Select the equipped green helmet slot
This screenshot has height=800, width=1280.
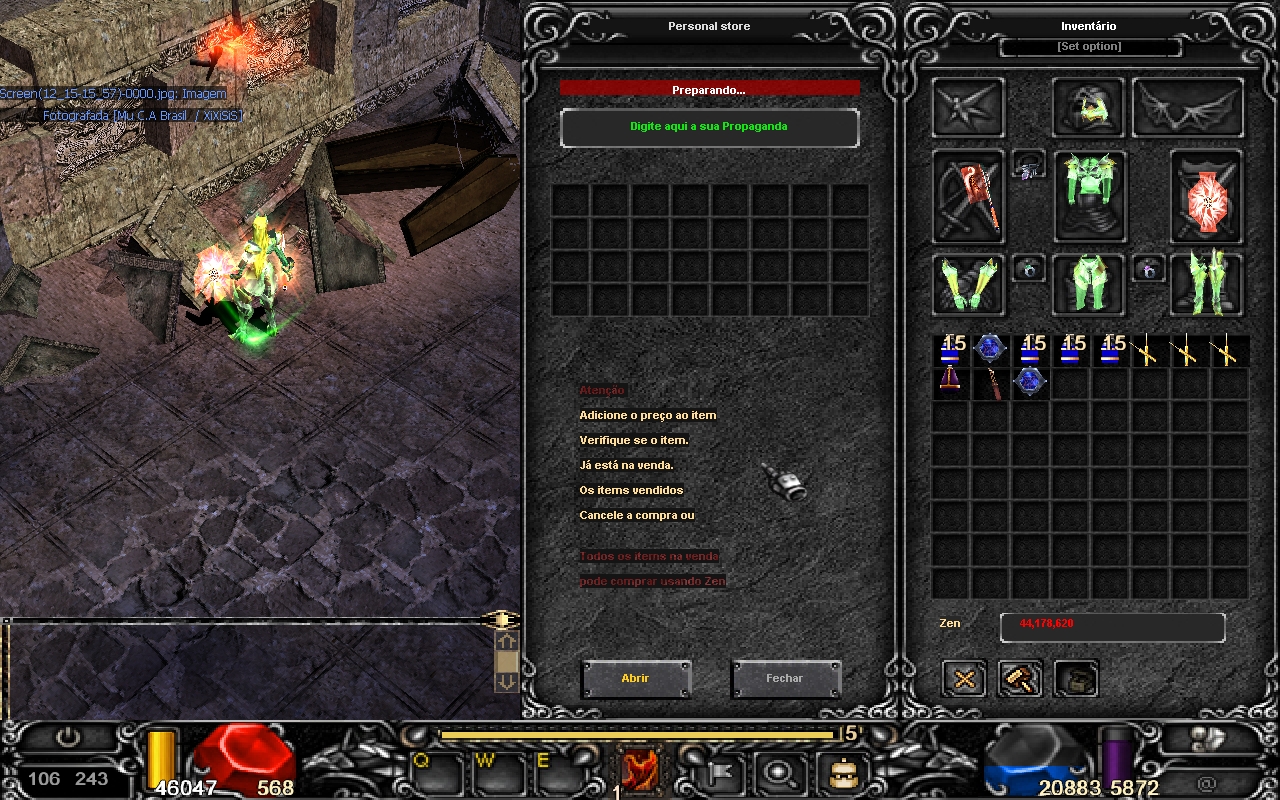pyautogui.click(x=1089, y=108)
